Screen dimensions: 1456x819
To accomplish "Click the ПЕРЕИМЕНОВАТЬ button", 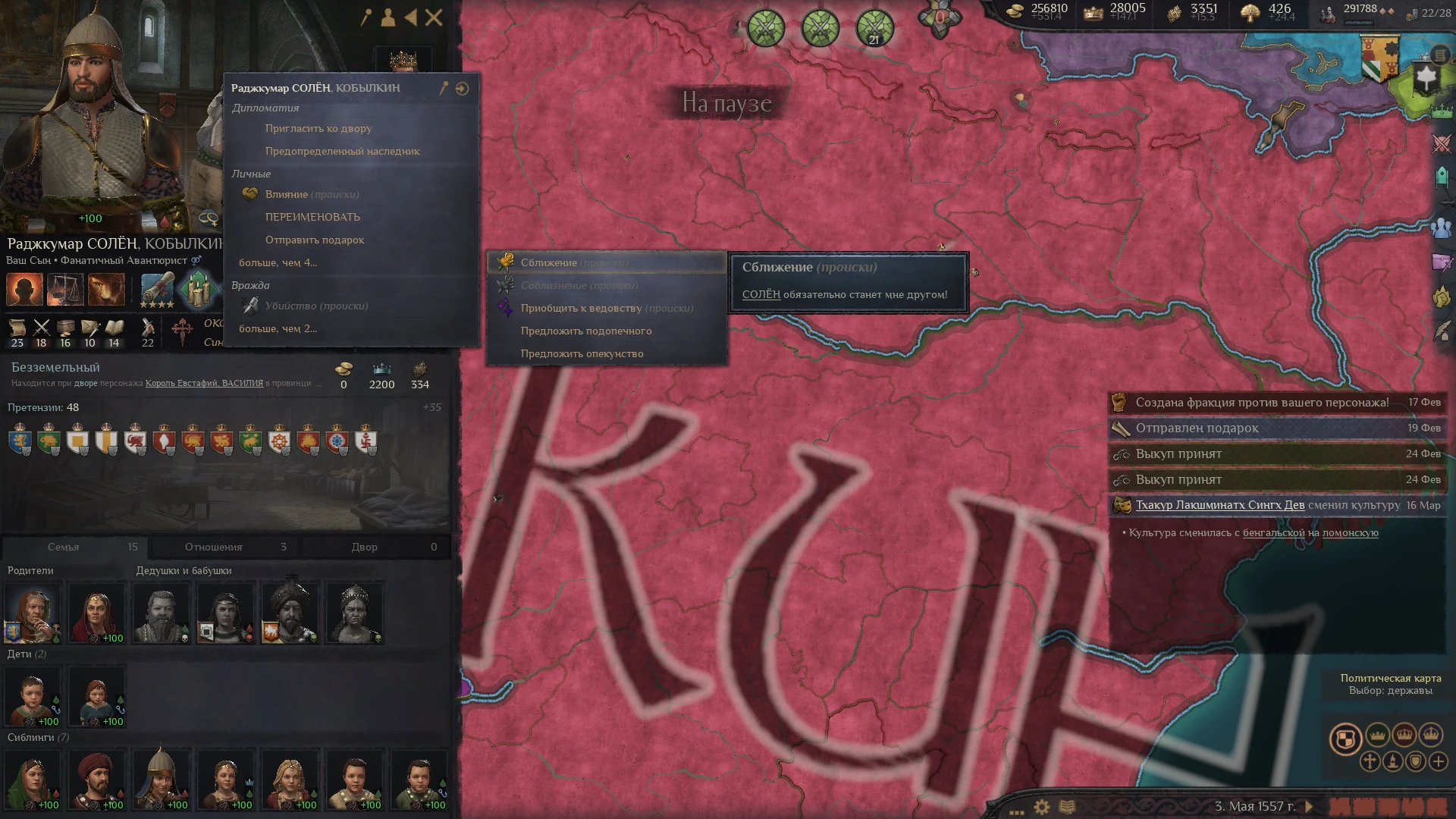I will tap(313, 217).
